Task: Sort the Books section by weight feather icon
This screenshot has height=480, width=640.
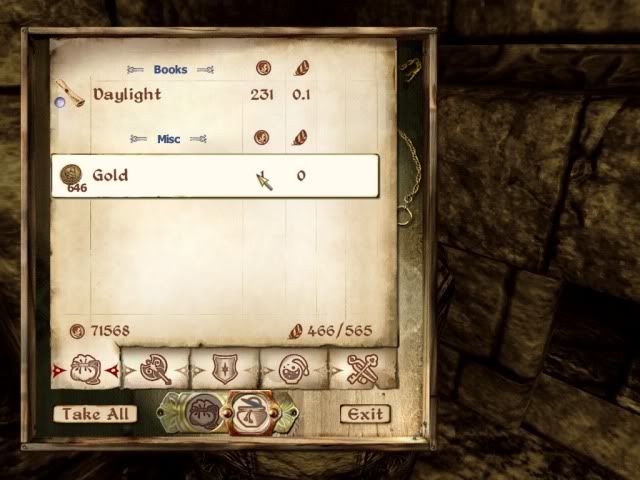Action: tap(300, 69)
